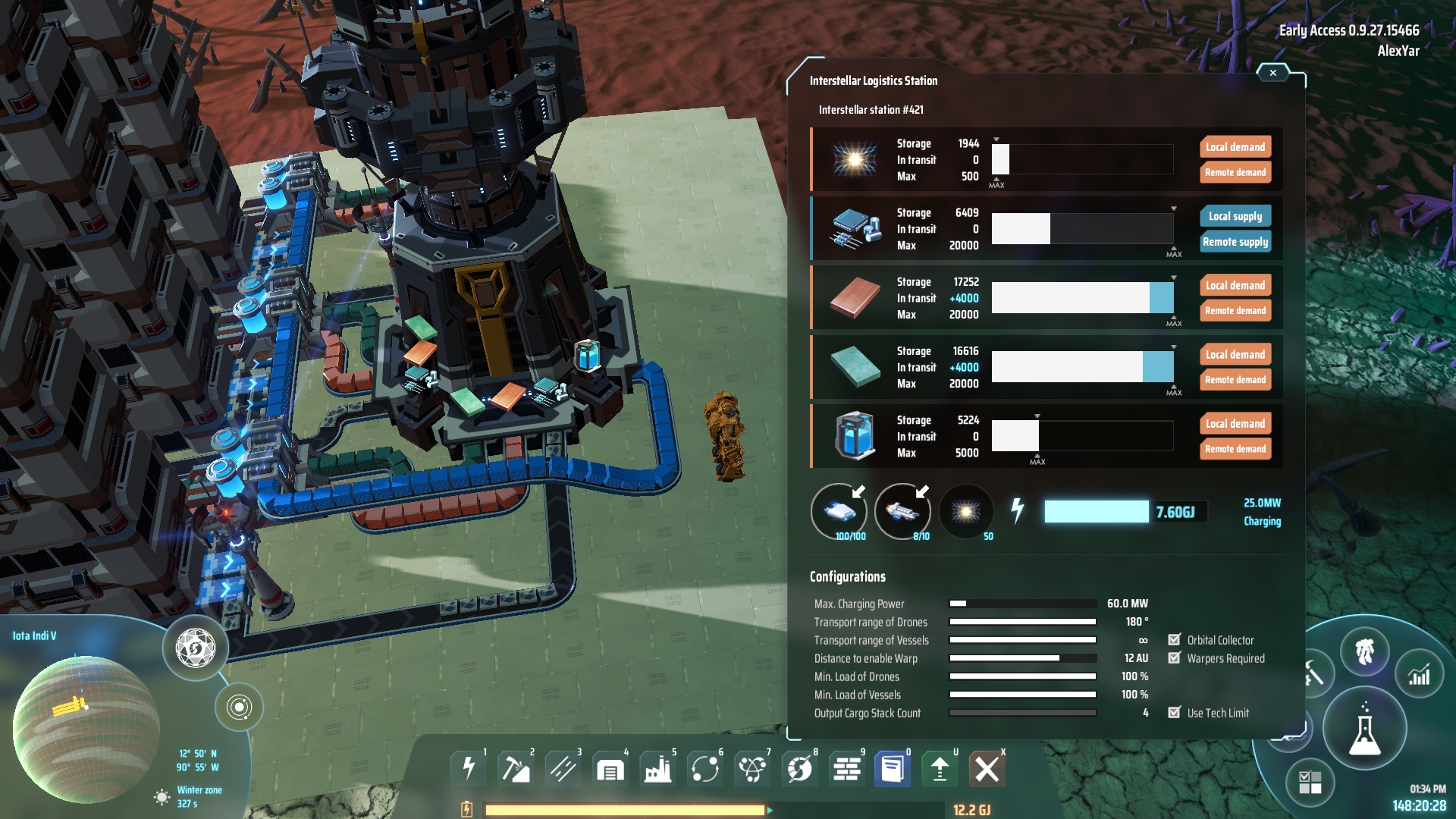Select the logistics vessel slot showing 8/10
This screenshot has width=1456, height=819.
[902, 512]
